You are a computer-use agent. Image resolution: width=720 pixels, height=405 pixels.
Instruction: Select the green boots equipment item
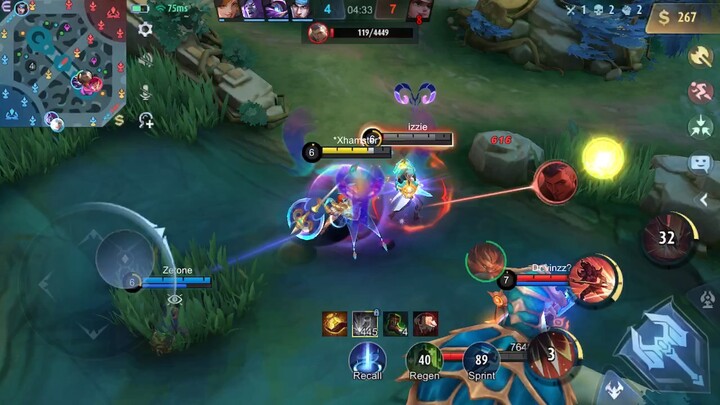click(x=395, y=323)
